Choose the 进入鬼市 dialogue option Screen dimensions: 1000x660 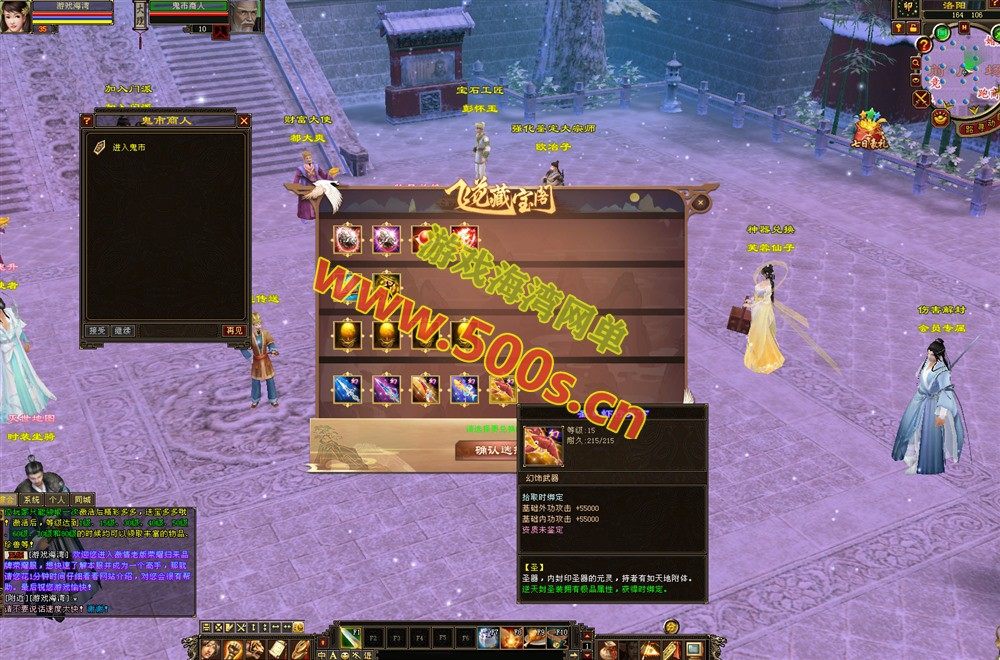[128, 147]
